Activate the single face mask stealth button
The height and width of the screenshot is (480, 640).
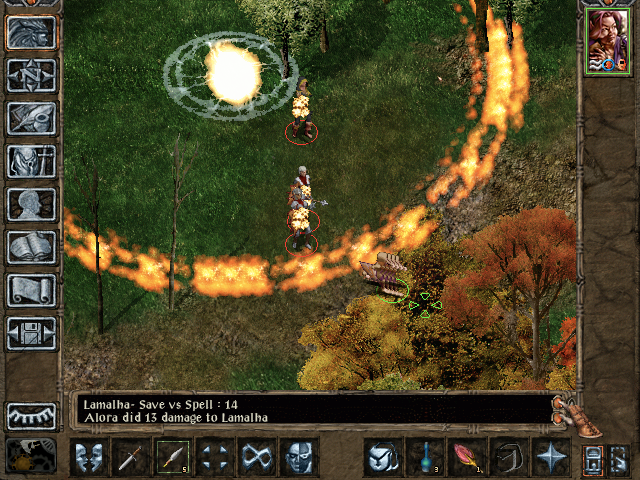point(299,458)
